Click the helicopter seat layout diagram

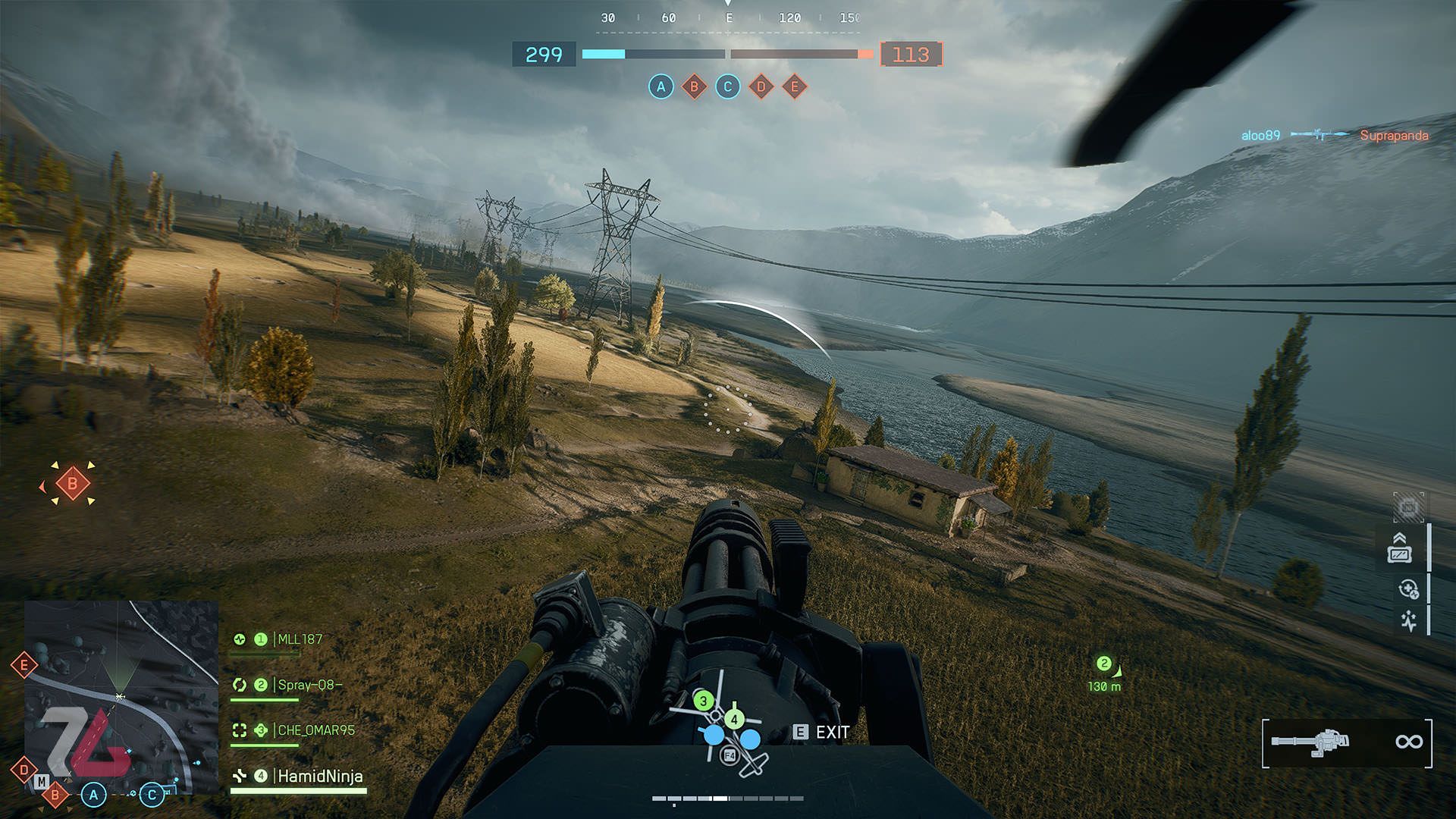[x=726, y=726]
